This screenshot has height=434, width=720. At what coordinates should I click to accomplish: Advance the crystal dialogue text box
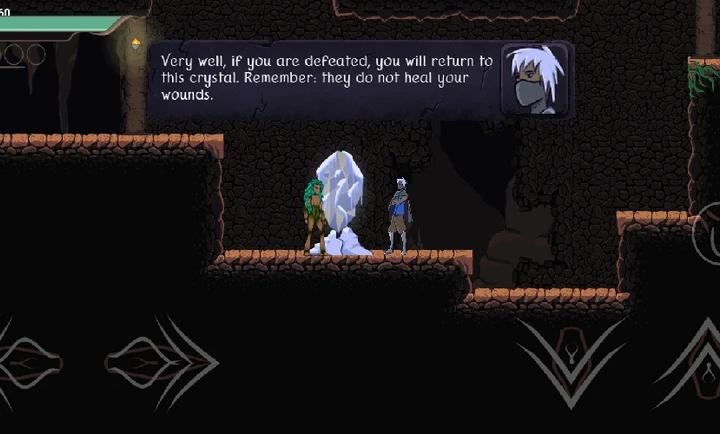tap(360, 80)
